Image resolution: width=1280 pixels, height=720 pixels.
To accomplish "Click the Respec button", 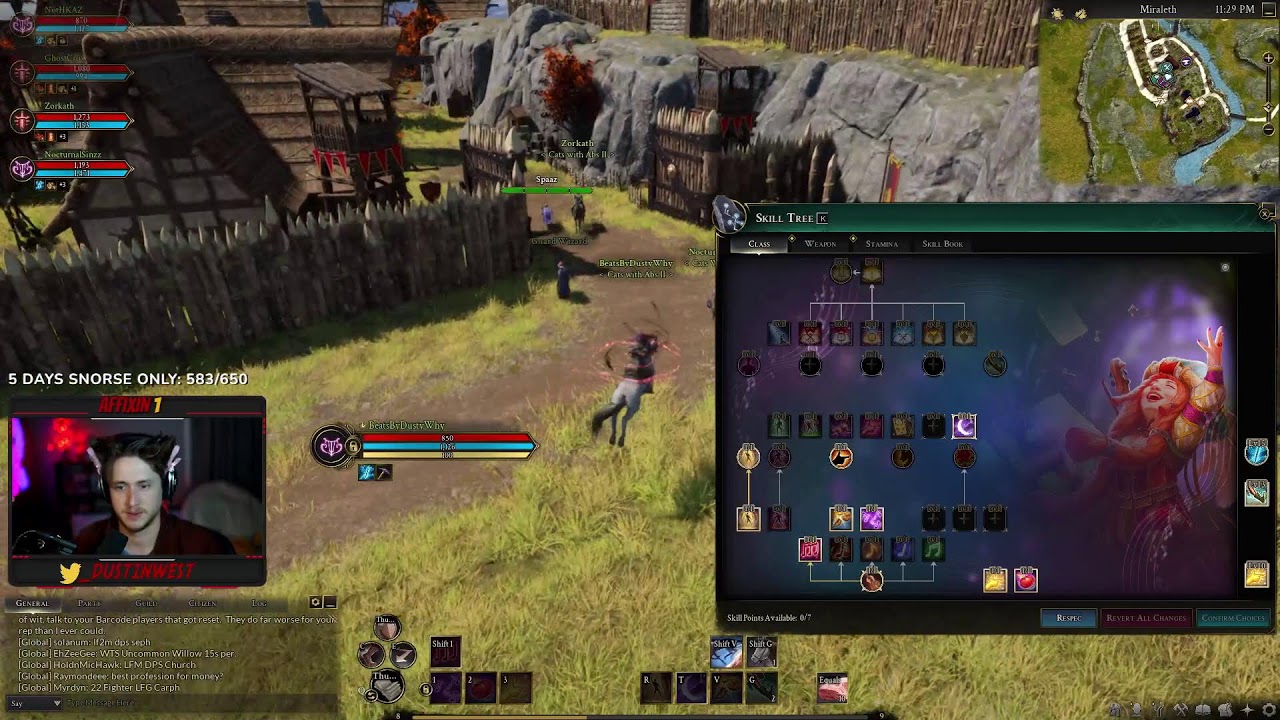I will (1068, 618).
